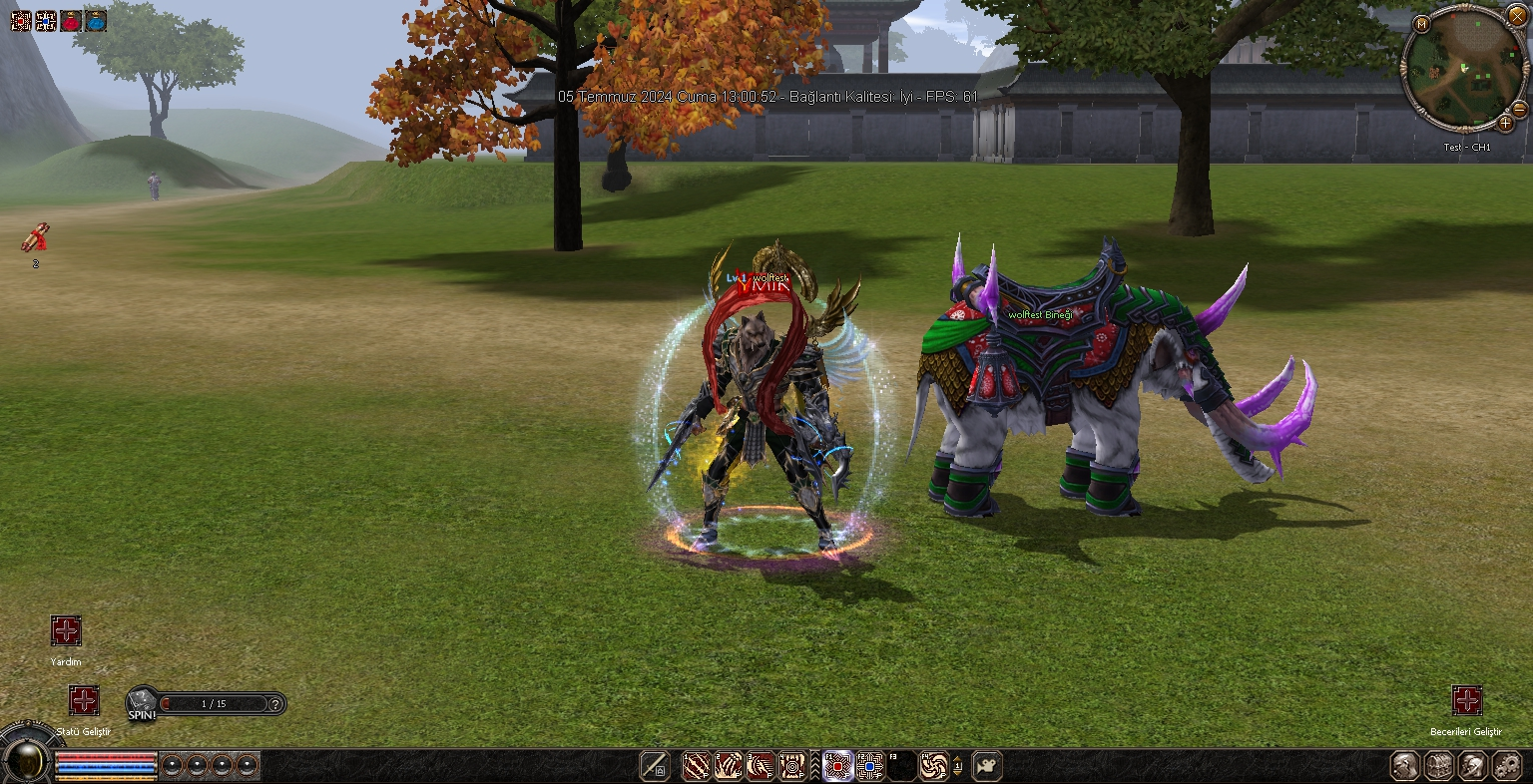Open the full map with the M button

pyautogui.click(x=1421, y=24)
